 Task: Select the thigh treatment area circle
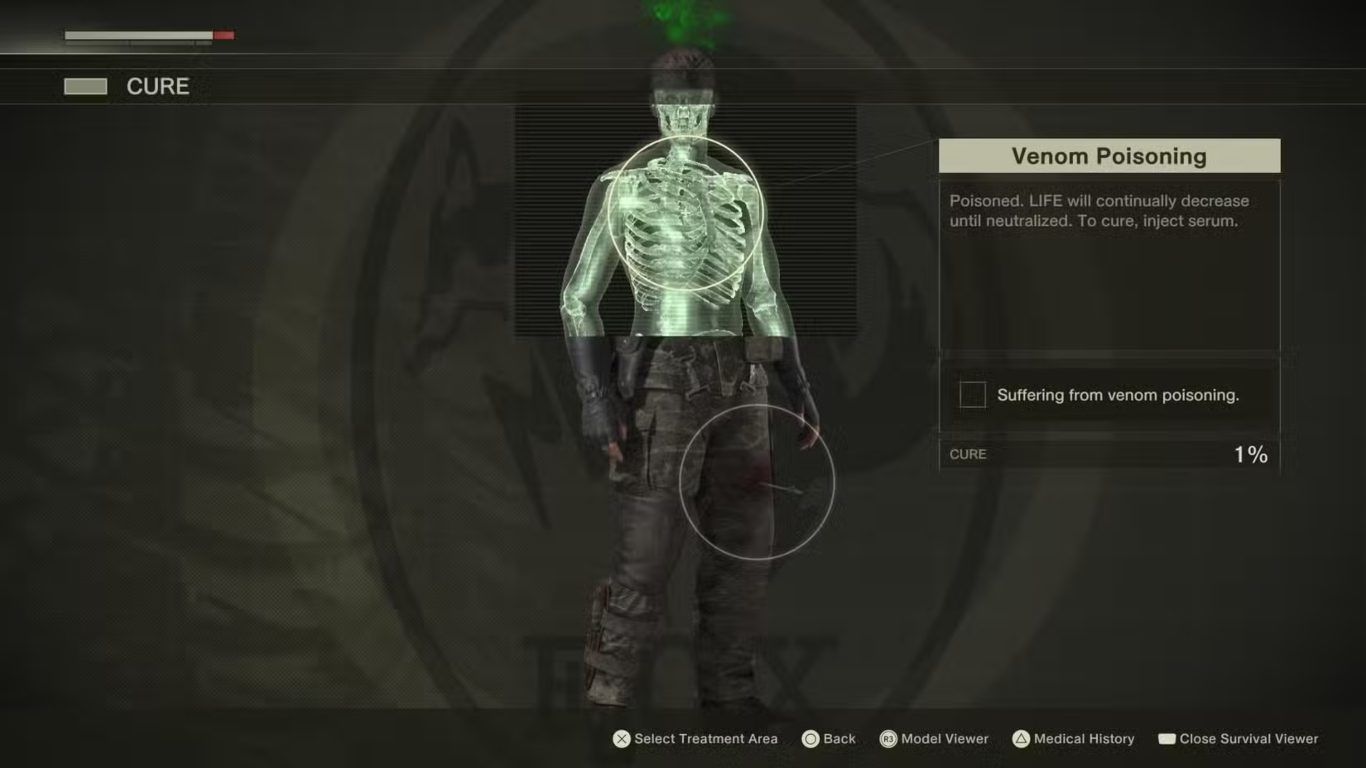point(756,482)
